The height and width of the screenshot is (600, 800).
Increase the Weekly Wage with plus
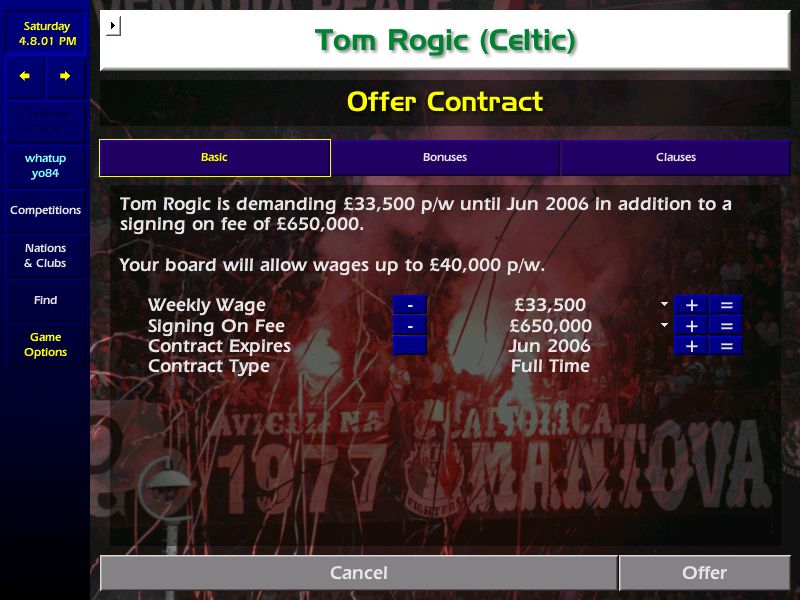691,305
